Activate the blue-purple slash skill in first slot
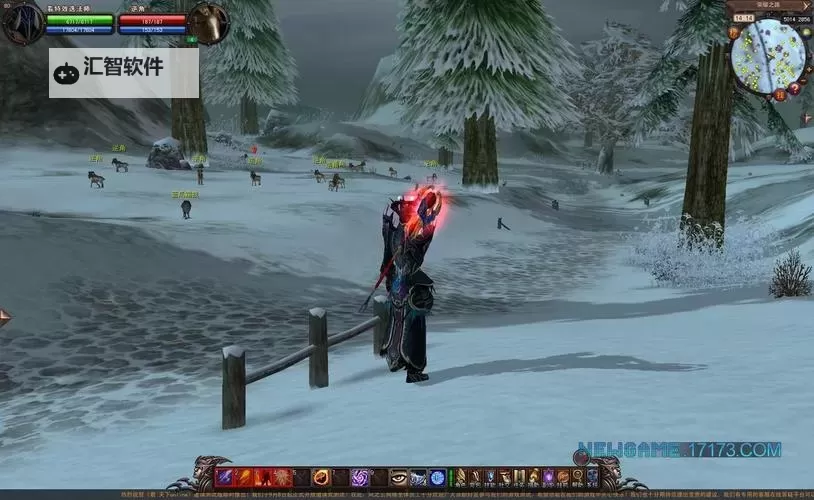This screenshot has height=500, width=814. [x=224, y=478]
